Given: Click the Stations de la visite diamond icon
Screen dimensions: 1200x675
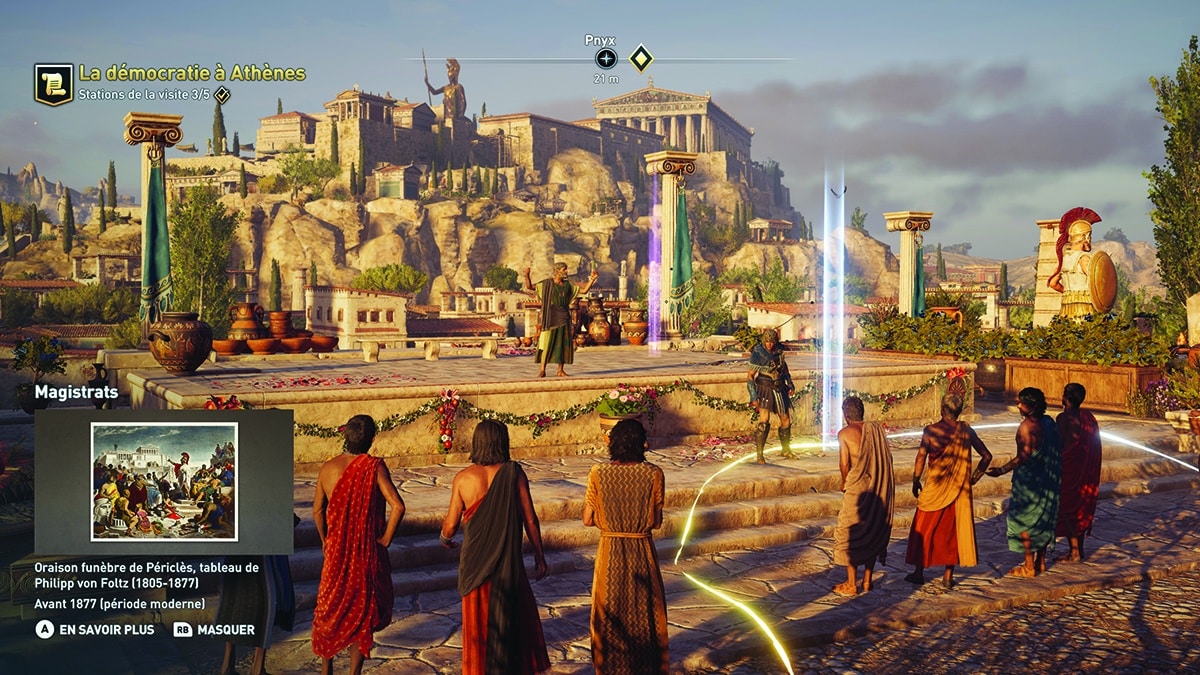Looking at the screenshot, I should [222, 96].
